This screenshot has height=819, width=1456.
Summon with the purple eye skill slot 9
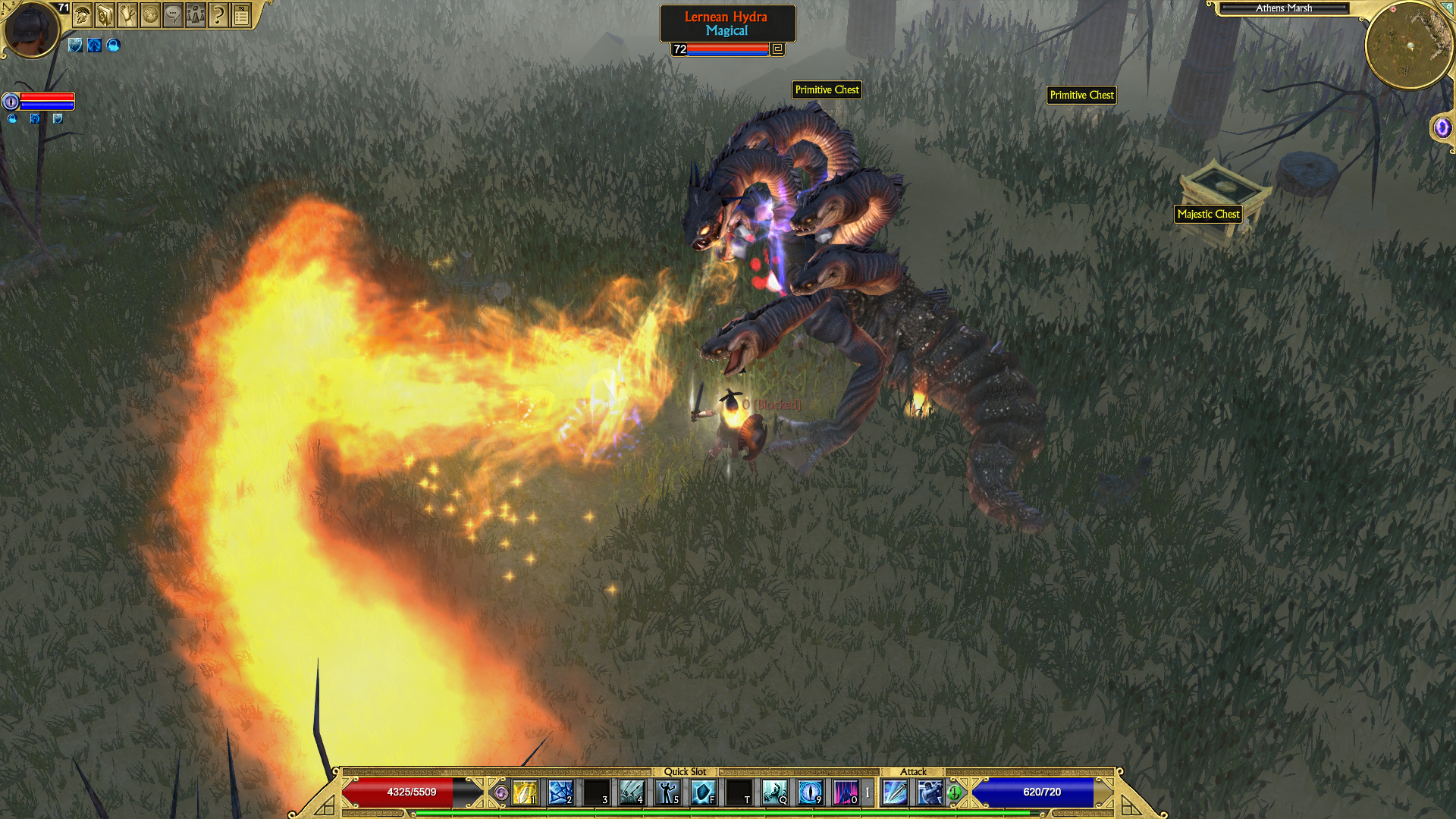pos(810,792)
